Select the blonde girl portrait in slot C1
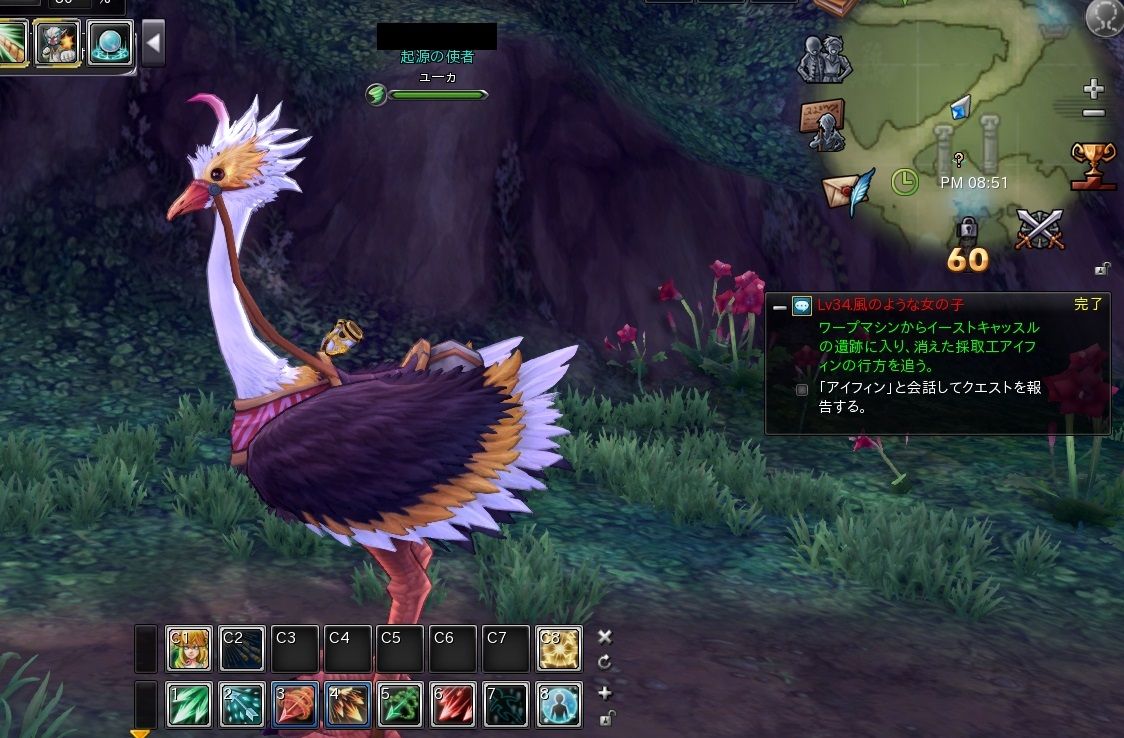This screenshot has width=1124, height=738. click(187, 649)
